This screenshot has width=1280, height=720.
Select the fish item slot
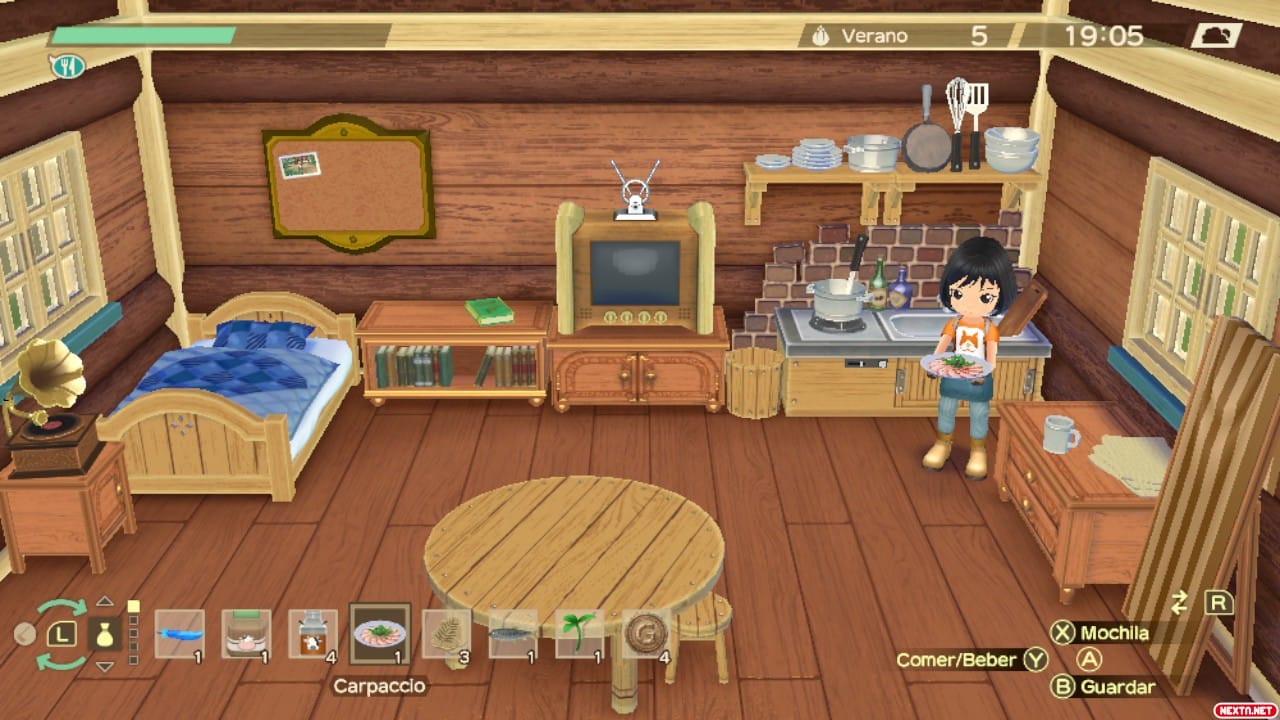(513, 634)
